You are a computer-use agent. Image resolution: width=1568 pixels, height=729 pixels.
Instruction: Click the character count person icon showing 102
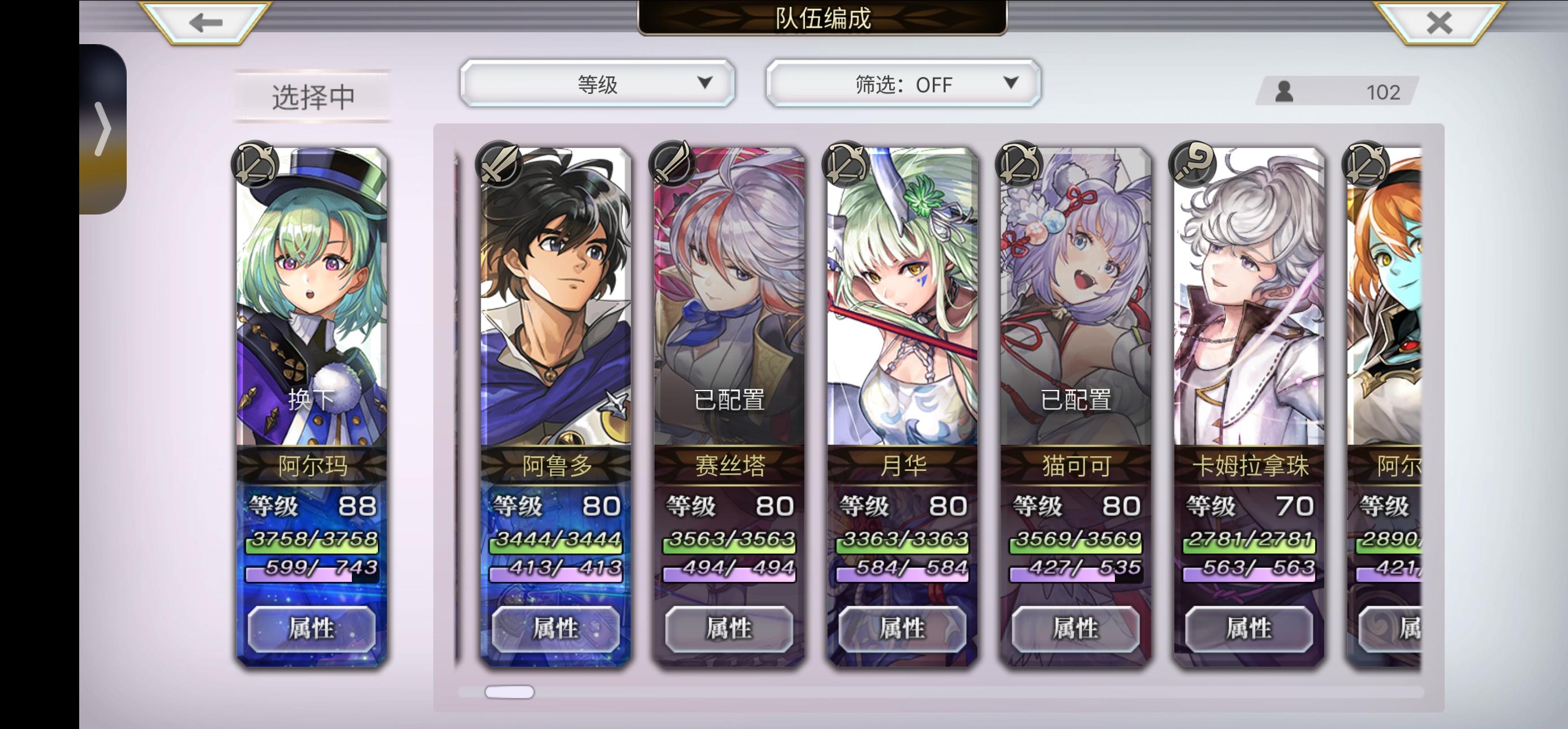tap(1285, 92)
